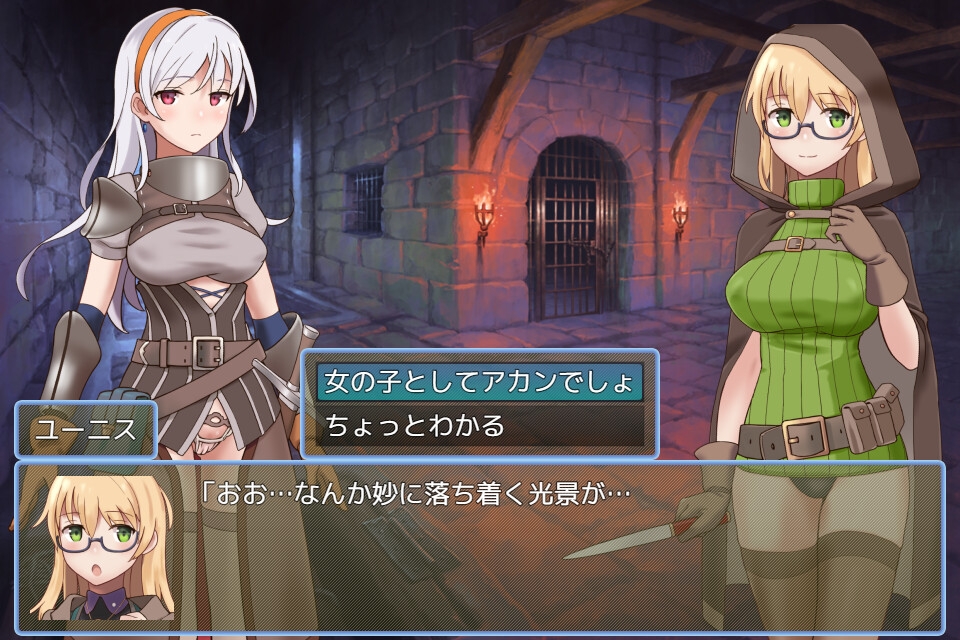
Task: Choose the reply "女の子としてアカンでしょ"
Action: [x=479, y=382]
